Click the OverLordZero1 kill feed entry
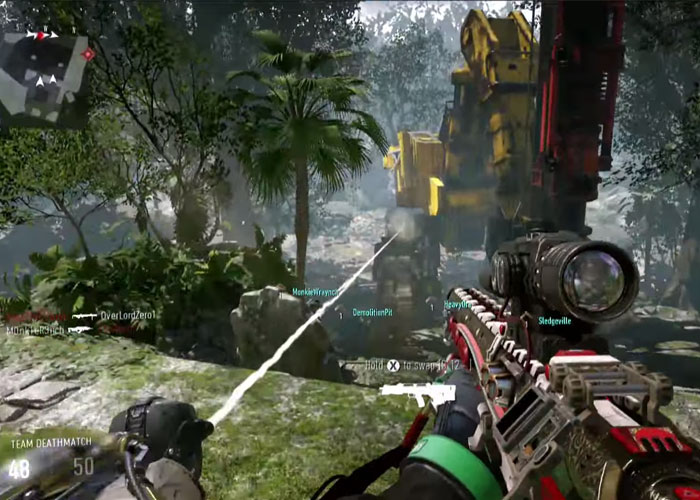The width and height of the screenshot is (700, 500). coord(129,315)
